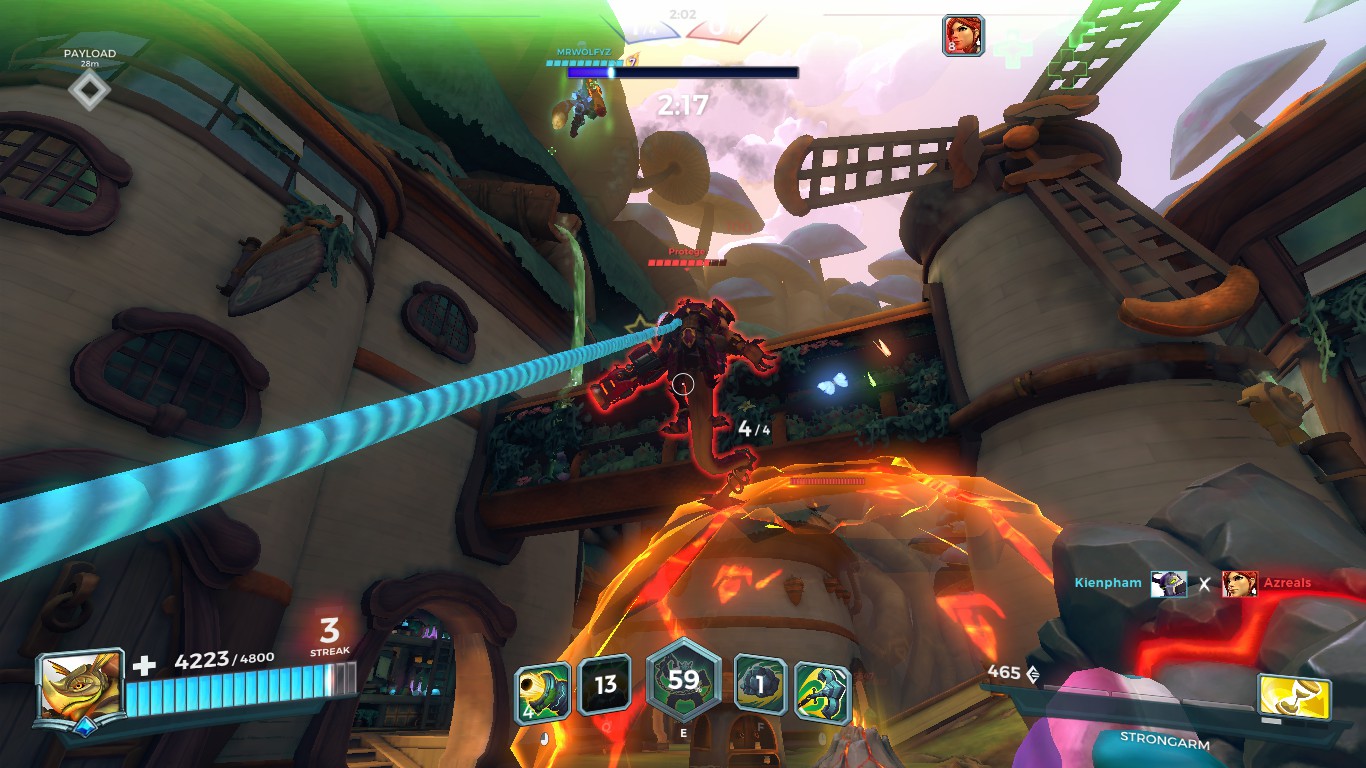Click the 3 STREAK counter
The height and width of the screenshot is (768, 1366).
pyautogui.click(x=332, y=638)
